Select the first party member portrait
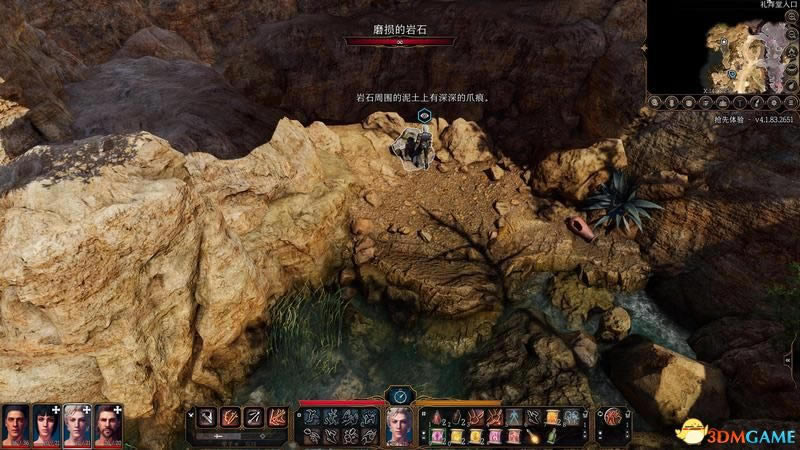The image size is (800, 450). [x=16, y=424]
